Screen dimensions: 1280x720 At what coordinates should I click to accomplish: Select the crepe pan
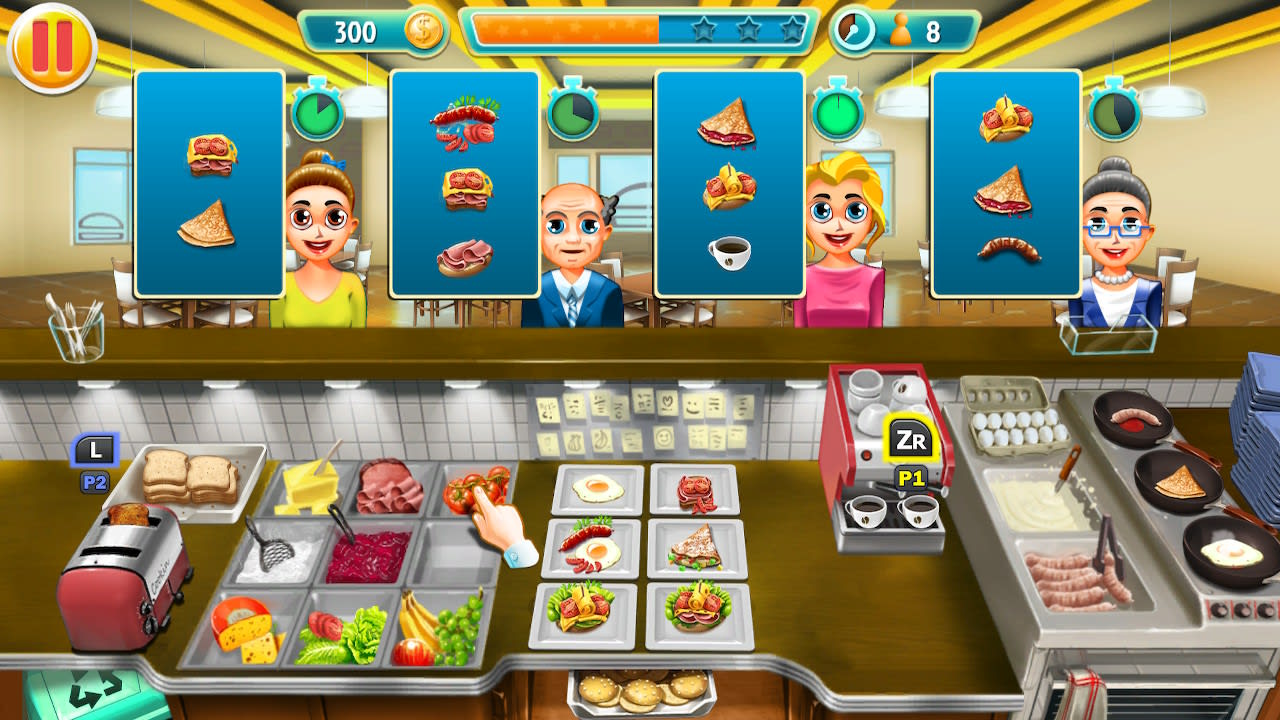(1180, 480)
